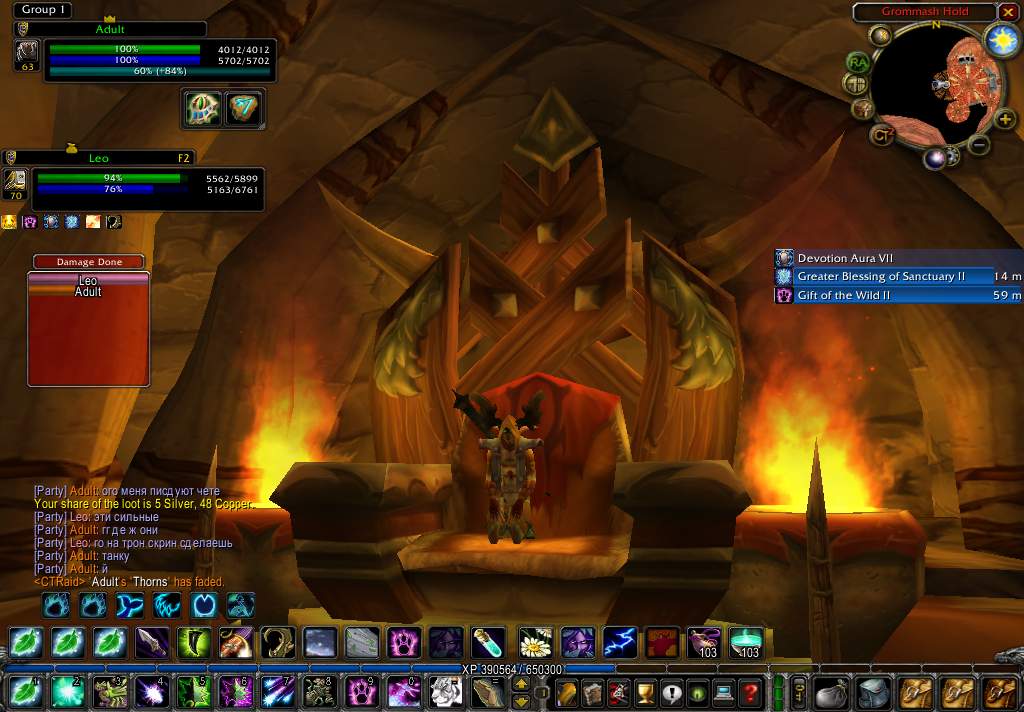Image resolution: width=1024 pixels, height=712 pixels.
Task: Zoom out the minimap with minus button
Action: 980,145
